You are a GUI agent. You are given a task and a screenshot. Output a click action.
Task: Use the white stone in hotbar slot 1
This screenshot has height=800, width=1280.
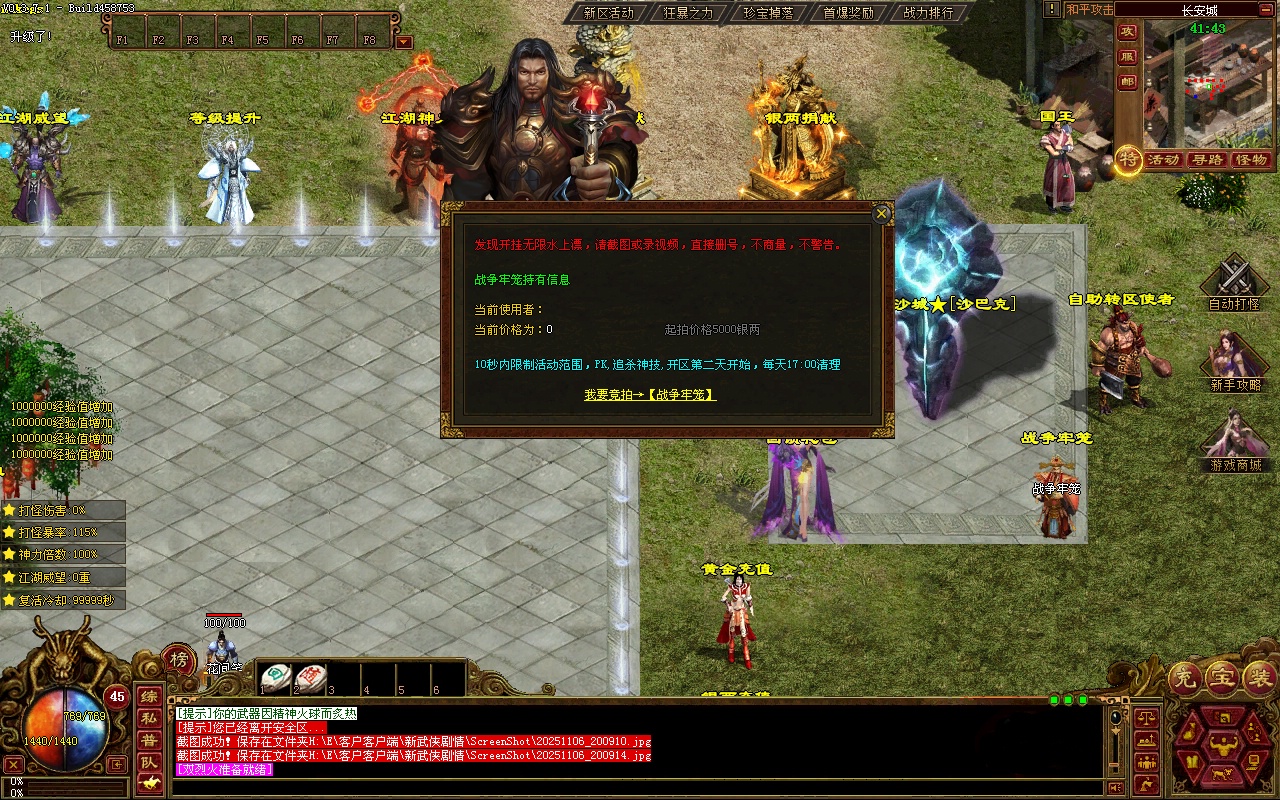(276, 677)
